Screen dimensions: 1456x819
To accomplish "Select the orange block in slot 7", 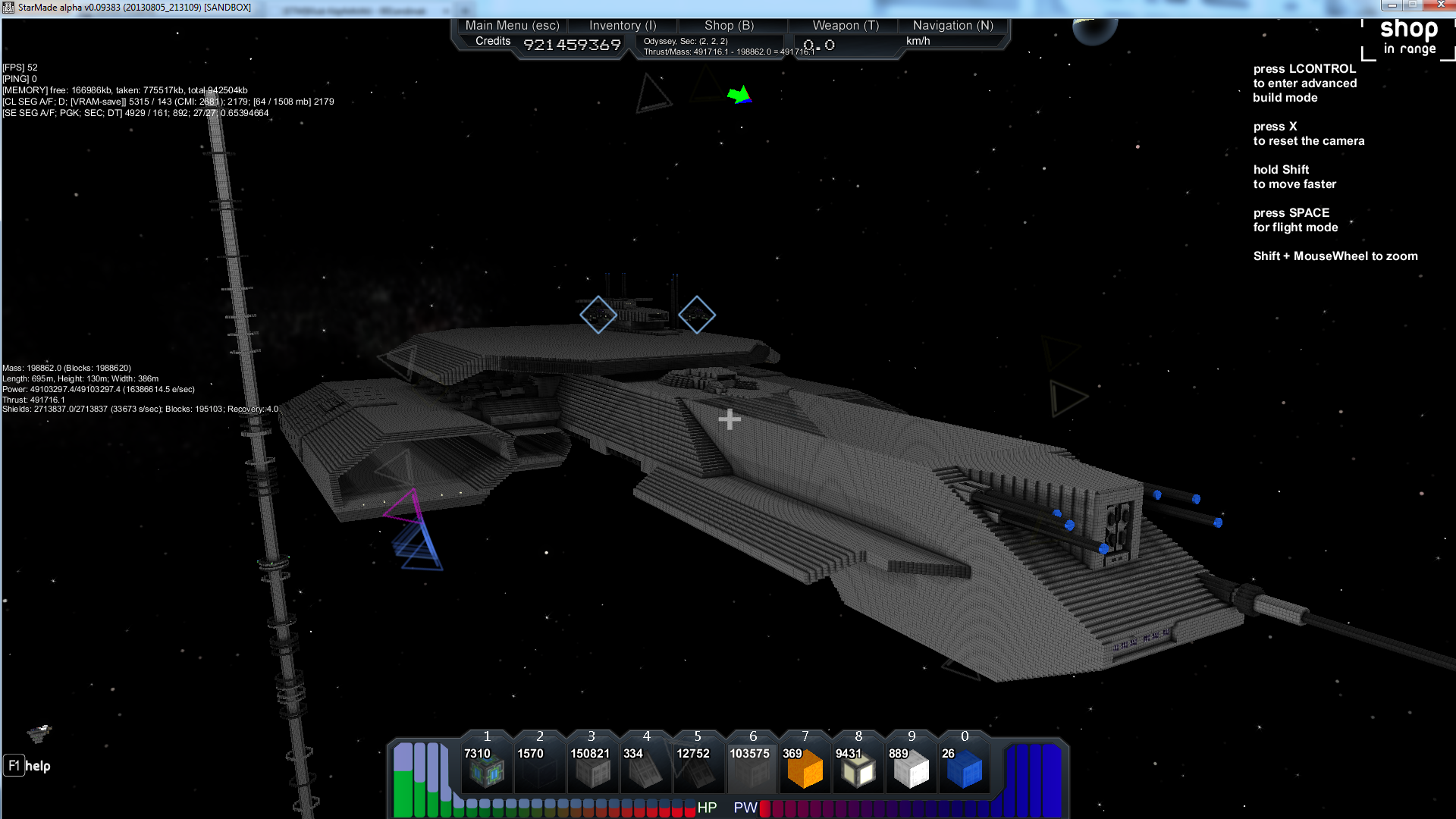I will coord(805,770).
